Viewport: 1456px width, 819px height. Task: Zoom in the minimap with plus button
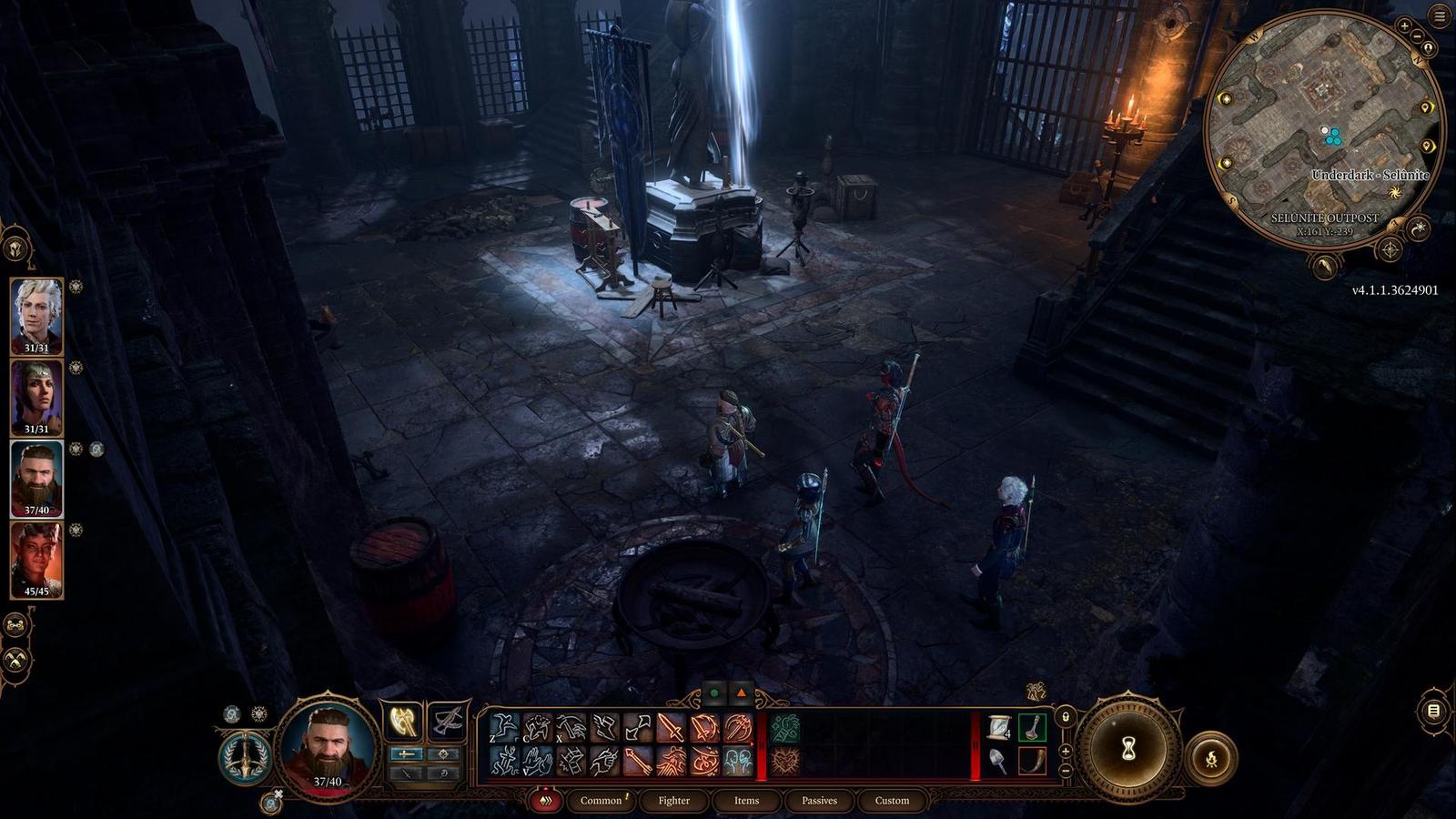click(x=1404, y=26)
